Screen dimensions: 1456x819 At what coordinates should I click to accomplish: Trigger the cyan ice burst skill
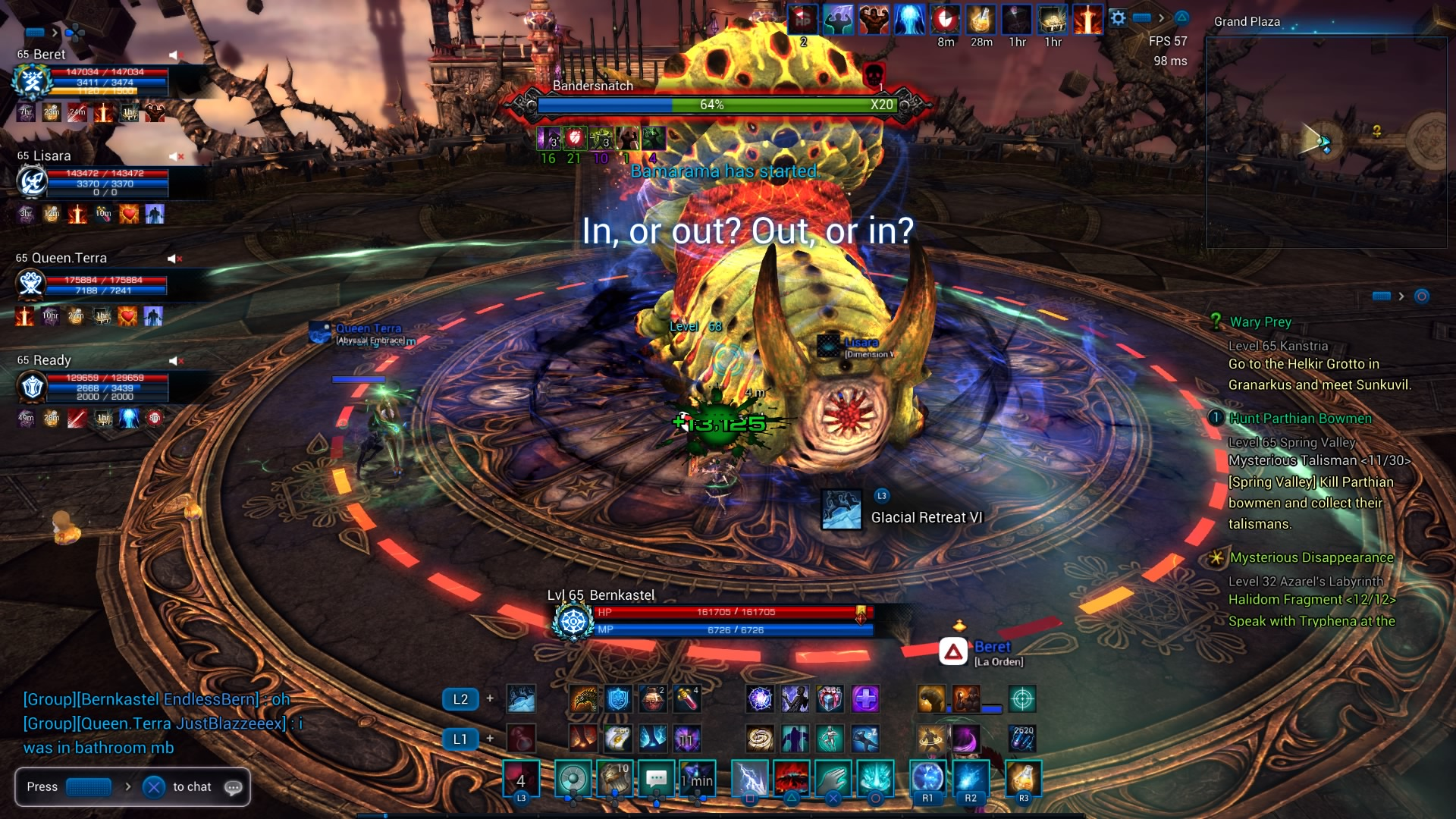[875, 779]
